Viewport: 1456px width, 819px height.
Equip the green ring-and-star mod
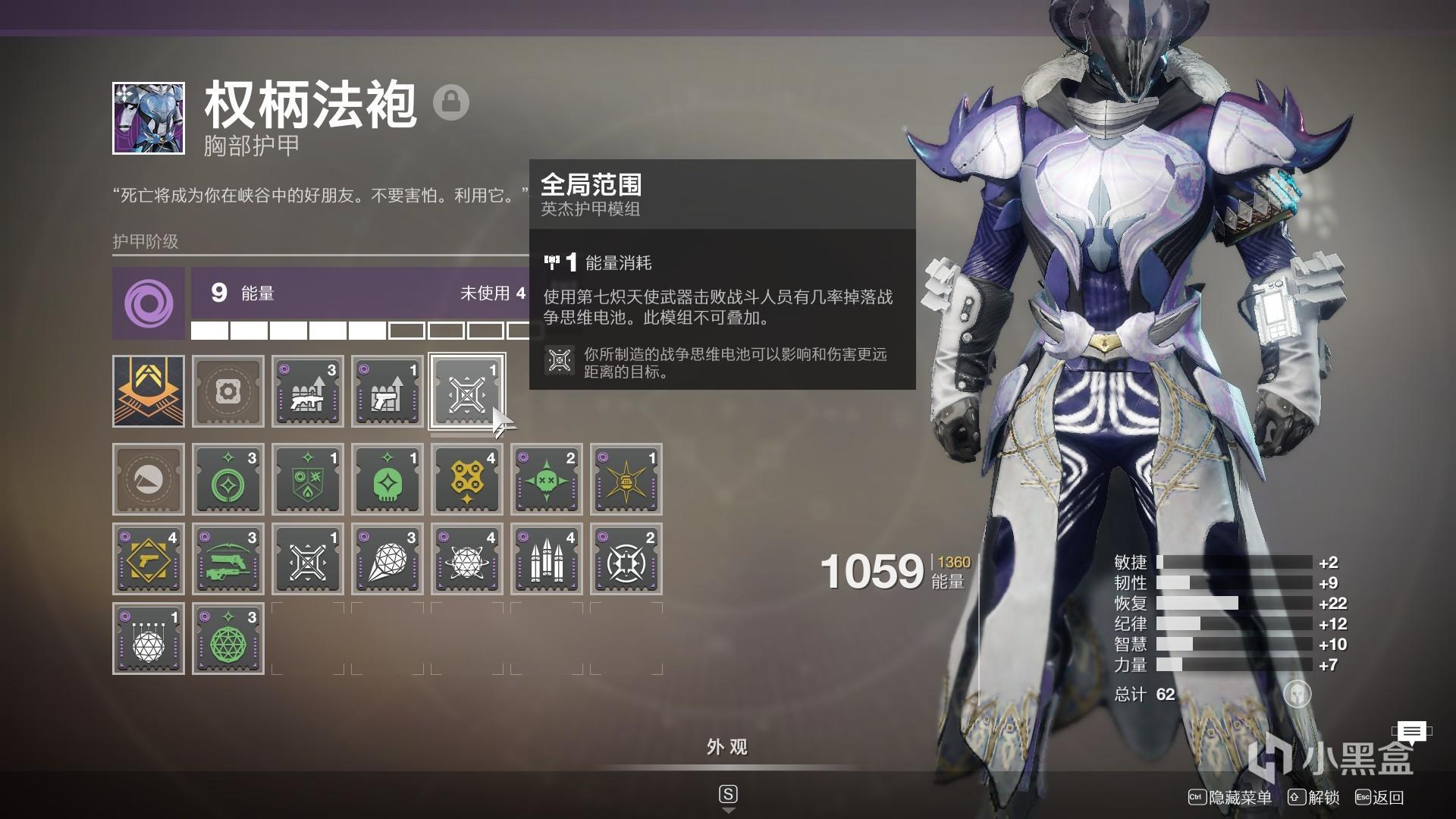(x=228, y=479)
